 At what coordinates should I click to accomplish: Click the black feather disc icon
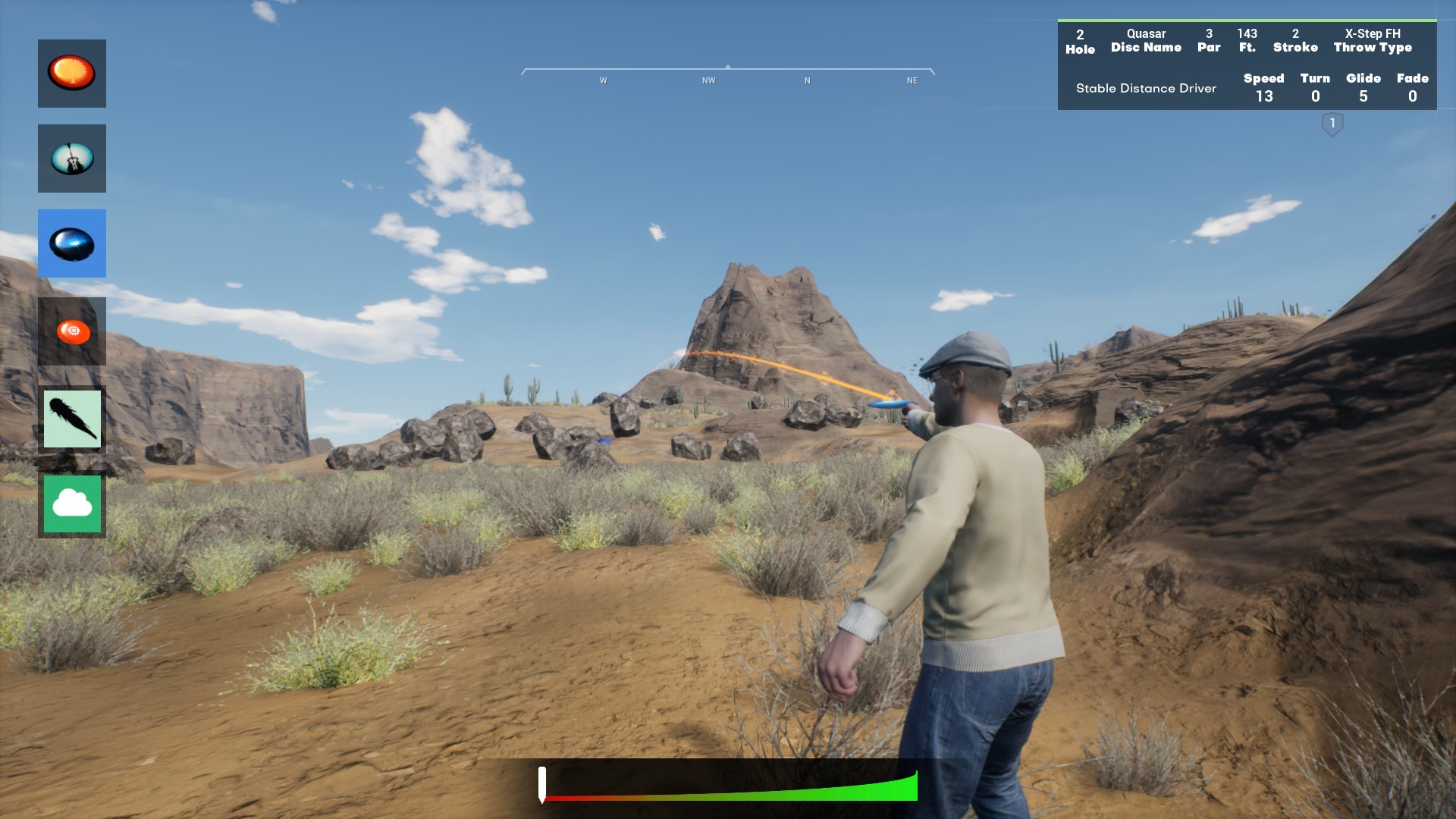(x=72, y=418)
